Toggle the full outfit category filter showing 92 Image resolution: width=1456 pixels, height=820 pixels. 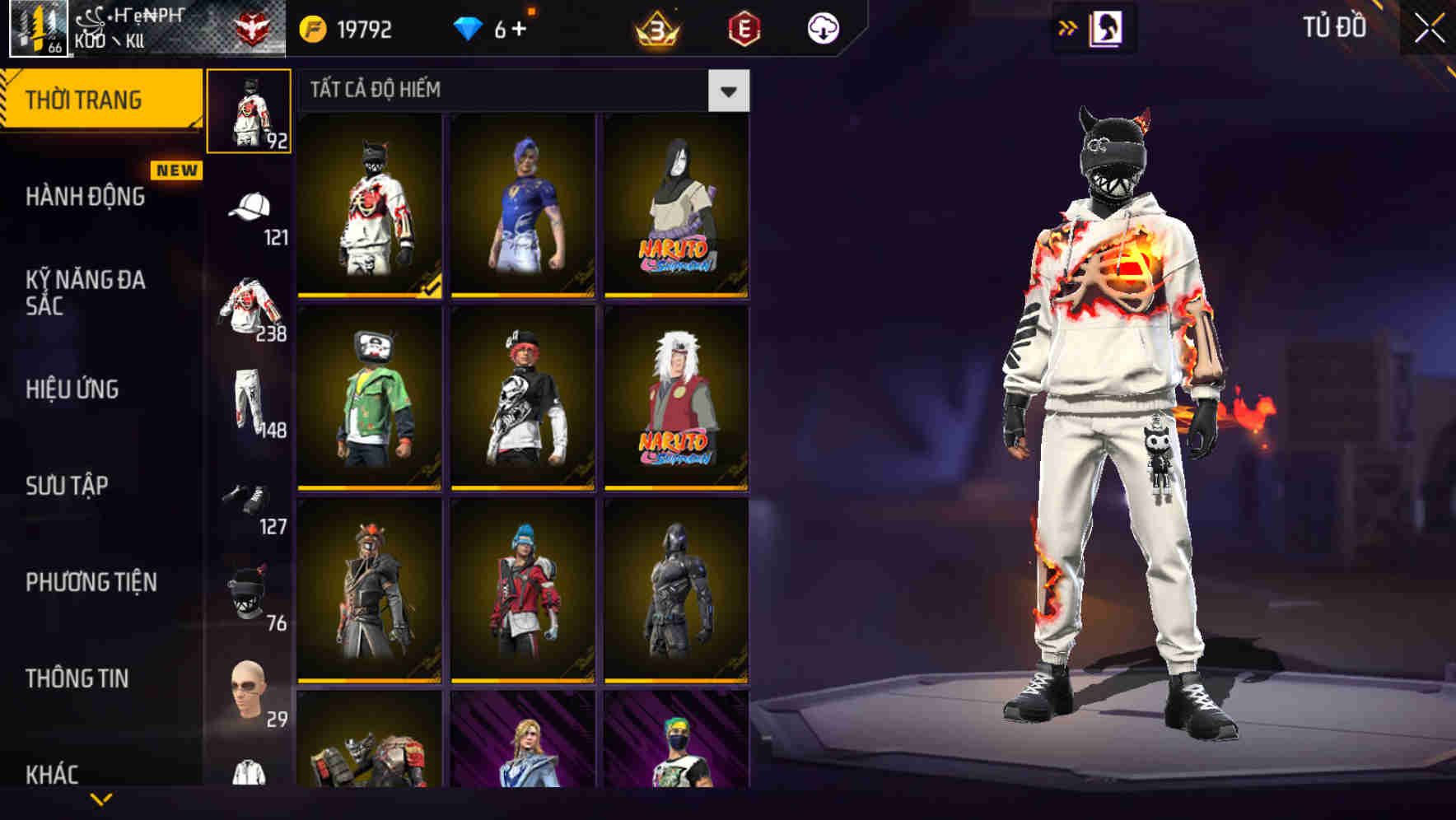point(250,111)
